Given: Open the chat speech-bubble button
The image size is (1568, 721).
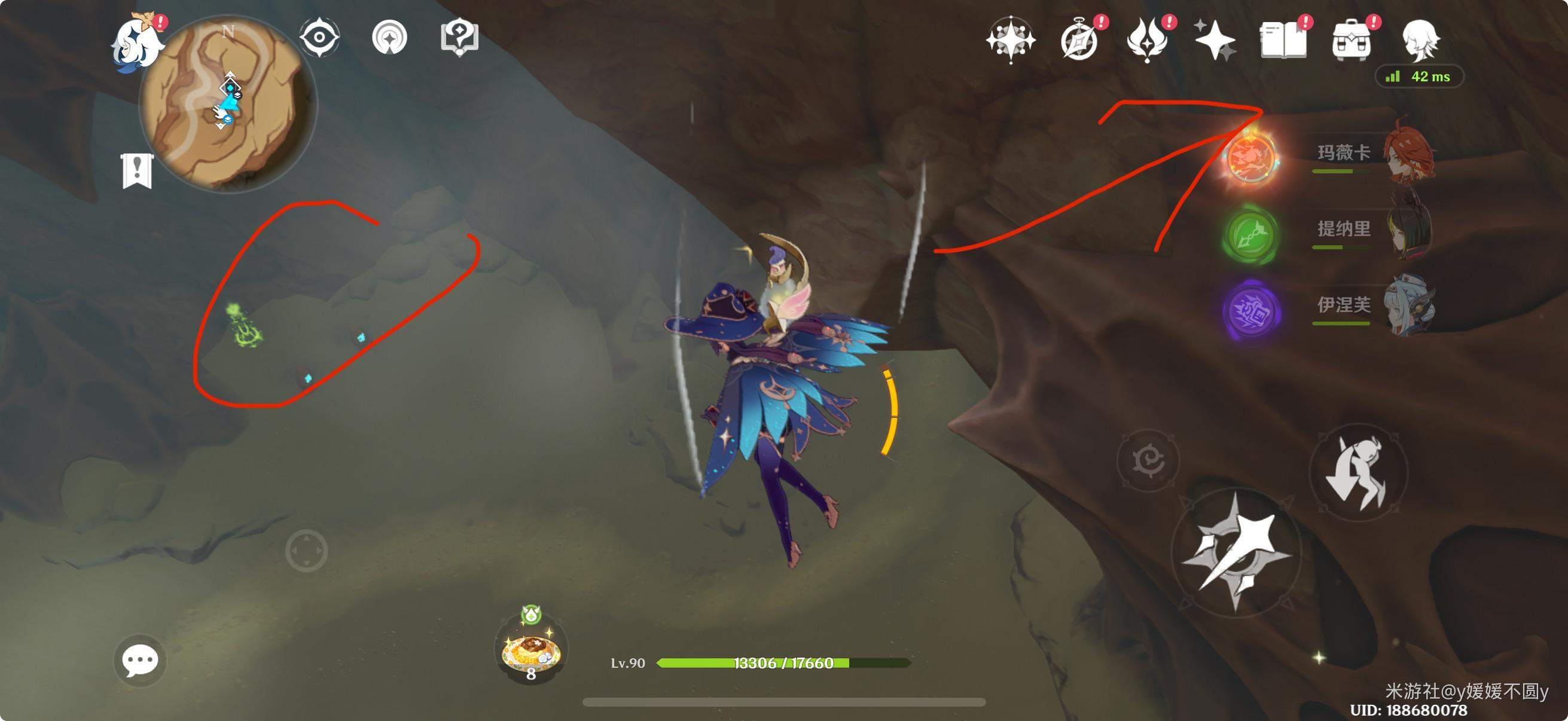Looking at the screenshot, I should (140, 661).
